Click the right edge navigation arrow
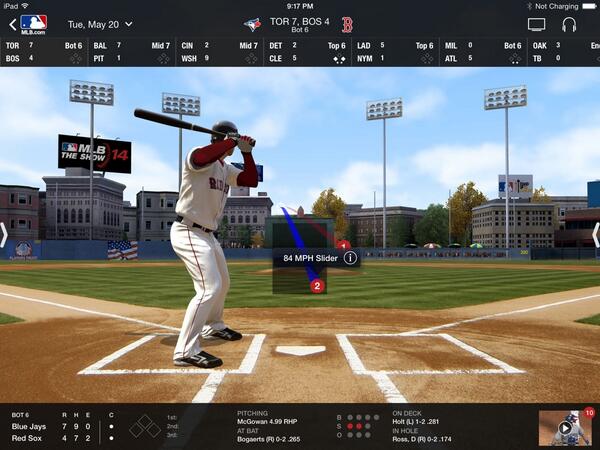The image size is (600, 450). [x=595, y=235]
